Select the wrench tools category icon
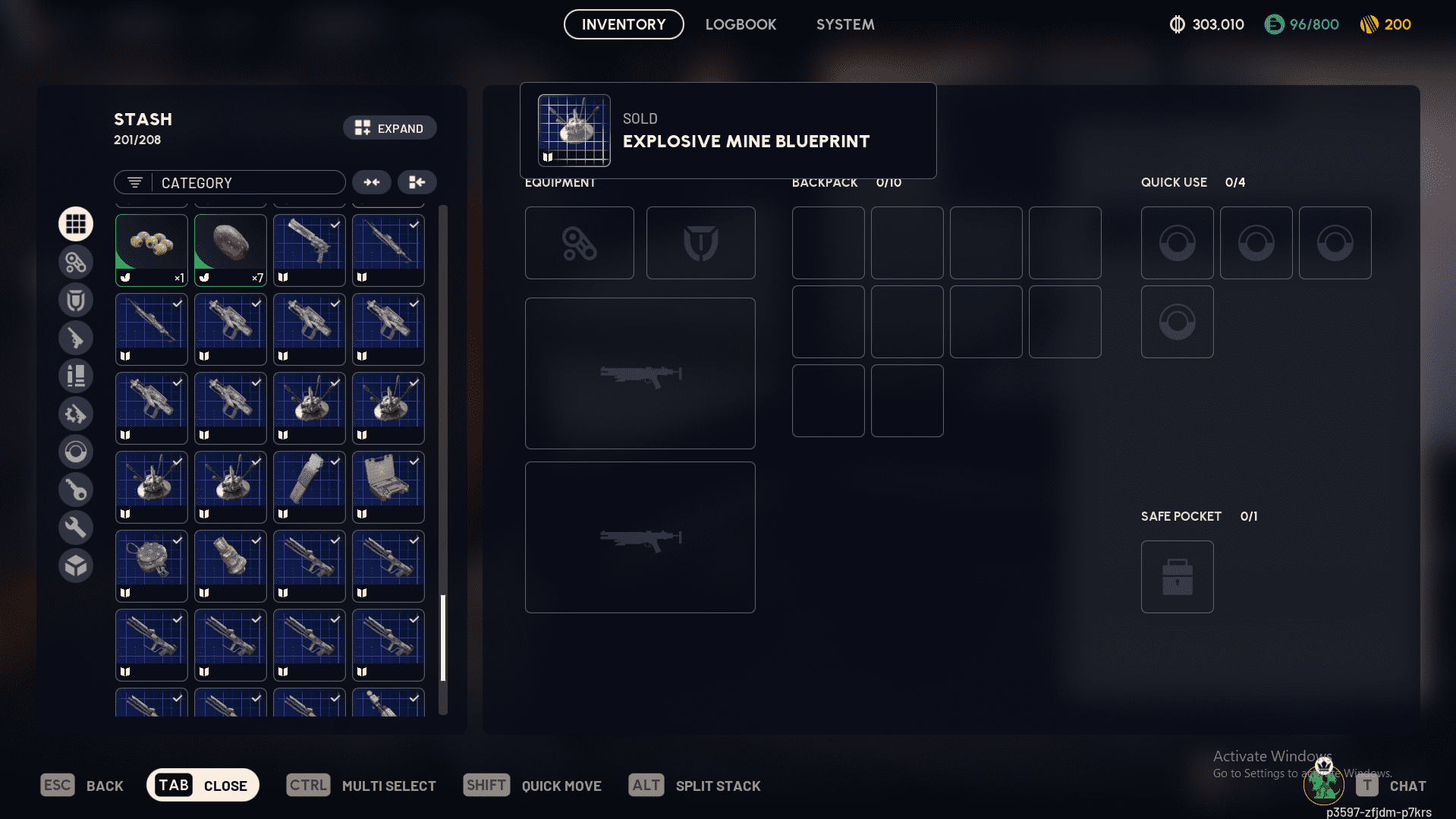This screenshot has width=1456, height=819. [76, 527]
